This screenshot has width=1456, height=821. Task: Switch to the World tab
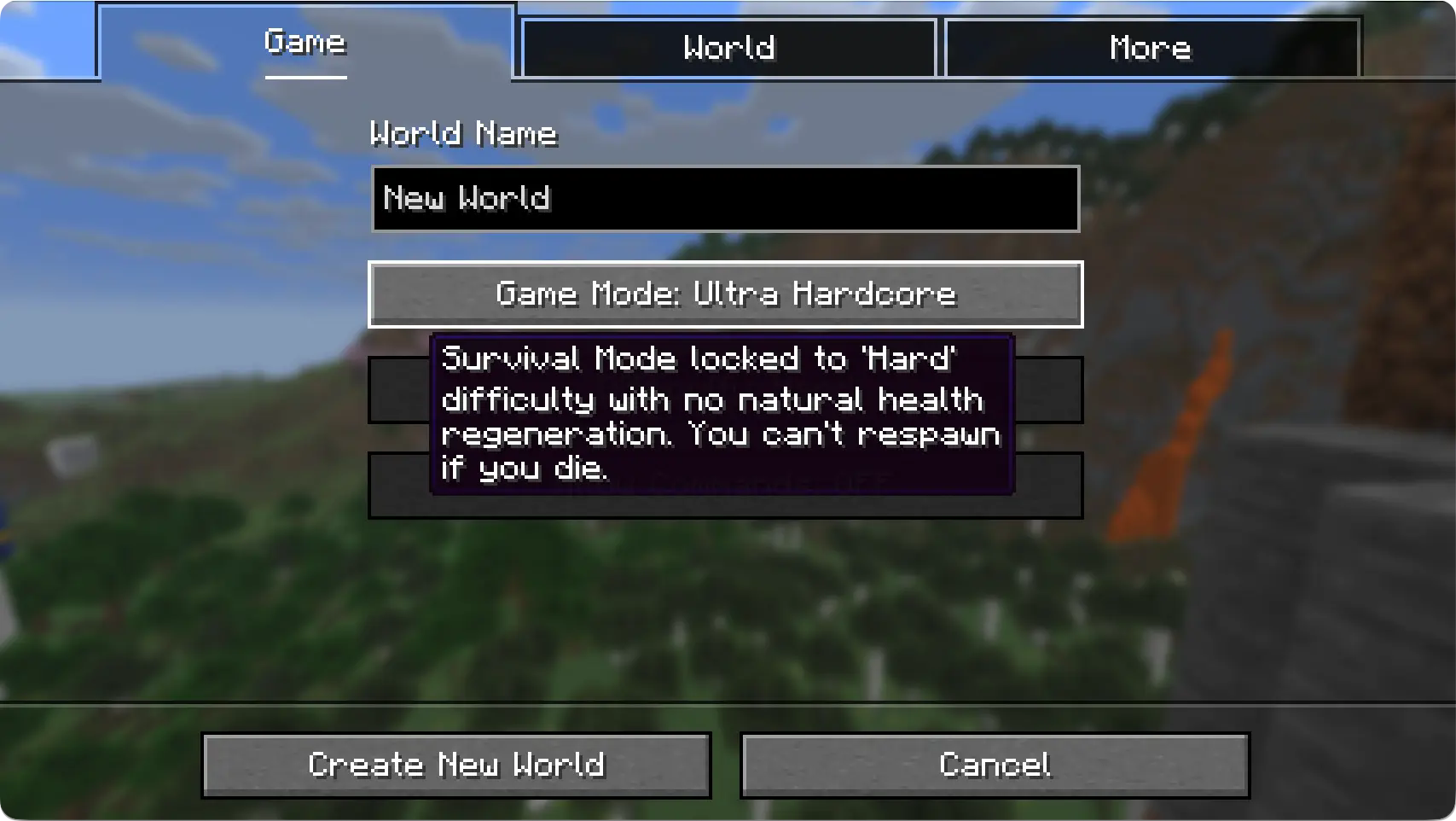click(728, 48)
